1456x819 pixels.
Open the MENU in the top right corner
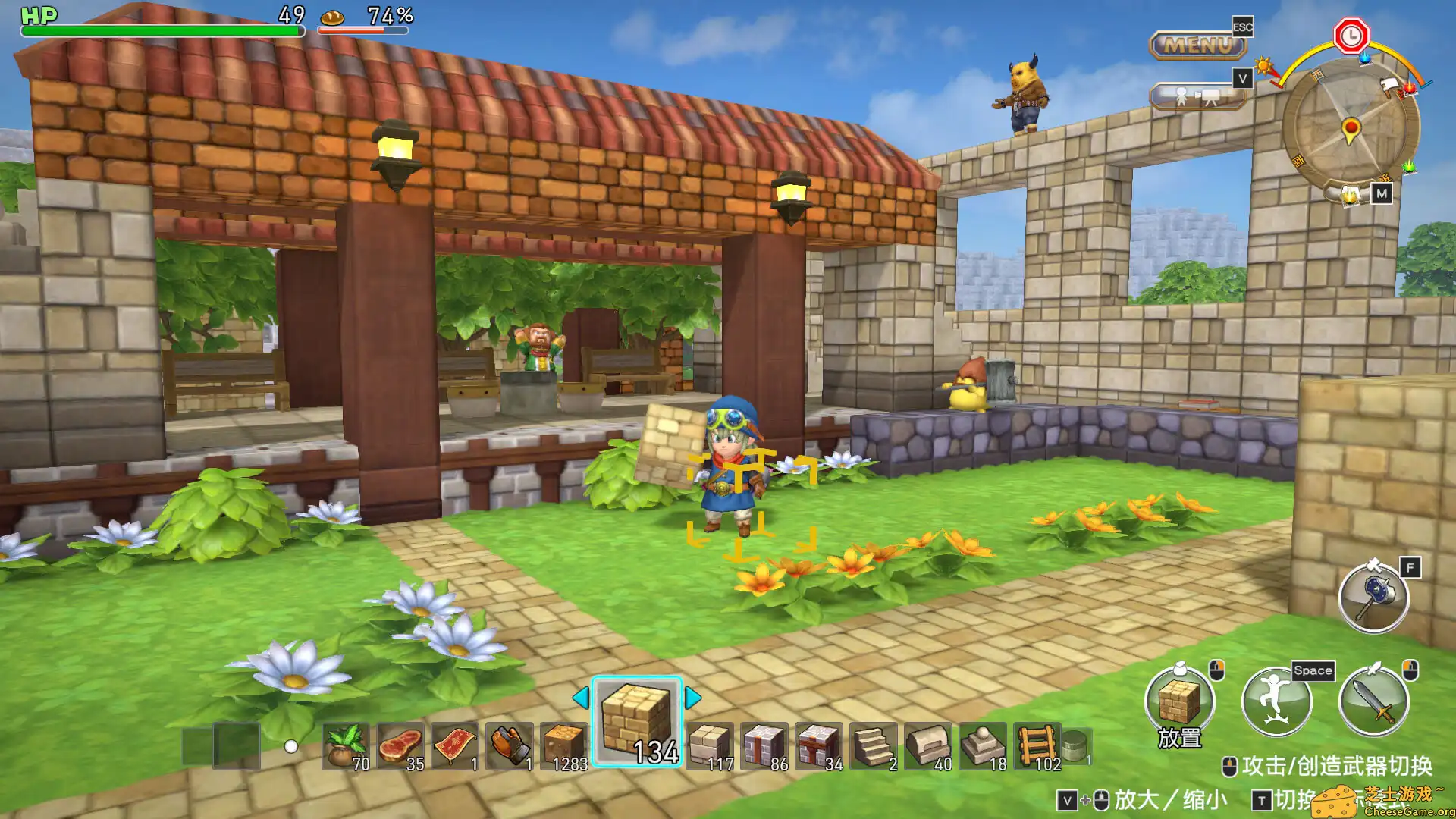(x=1197, y=47)
